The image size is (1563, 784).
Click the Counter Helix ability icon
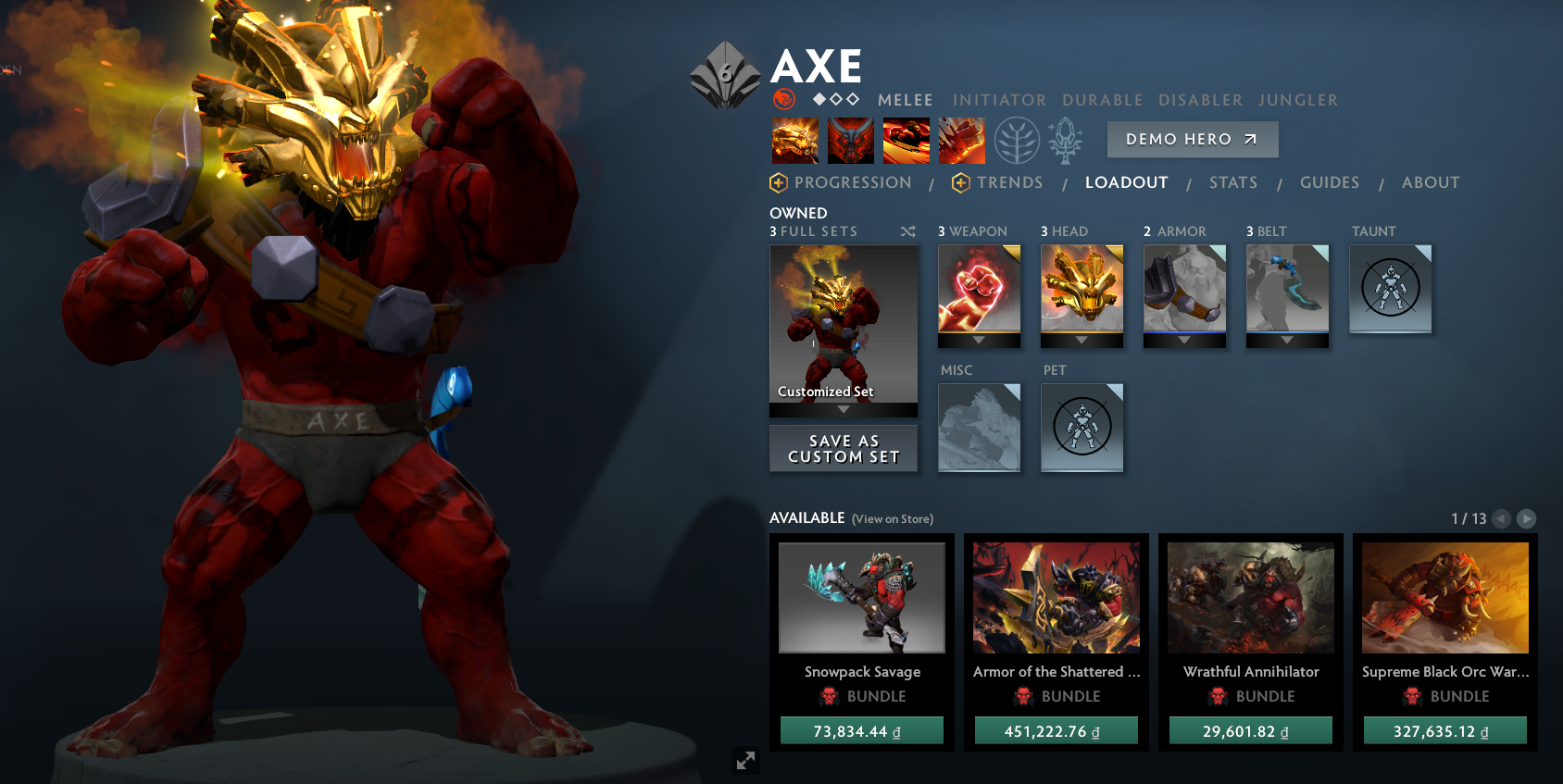906,140
